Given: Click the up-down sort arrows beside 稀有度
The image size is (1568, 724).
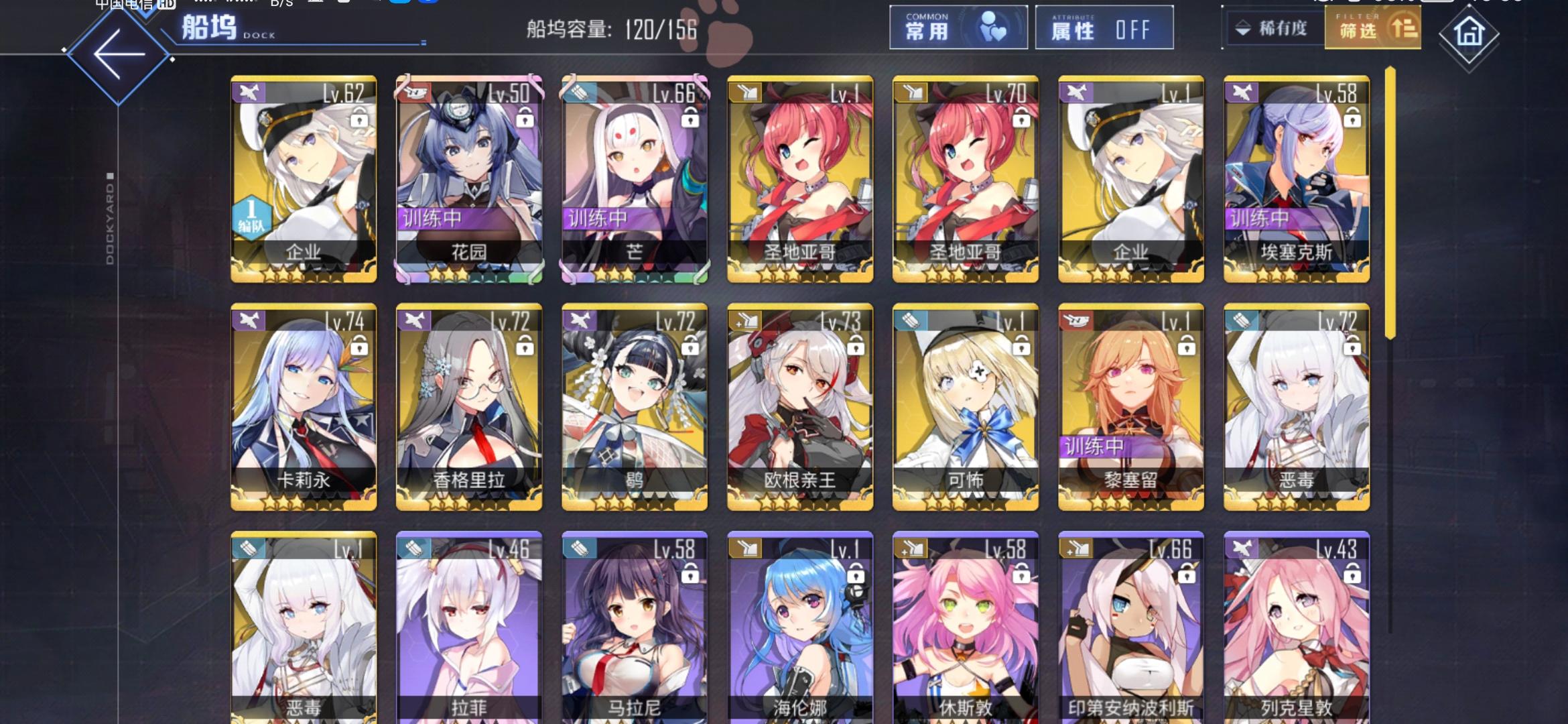Looking at the screenshot, I should (x=1244, y=29).
